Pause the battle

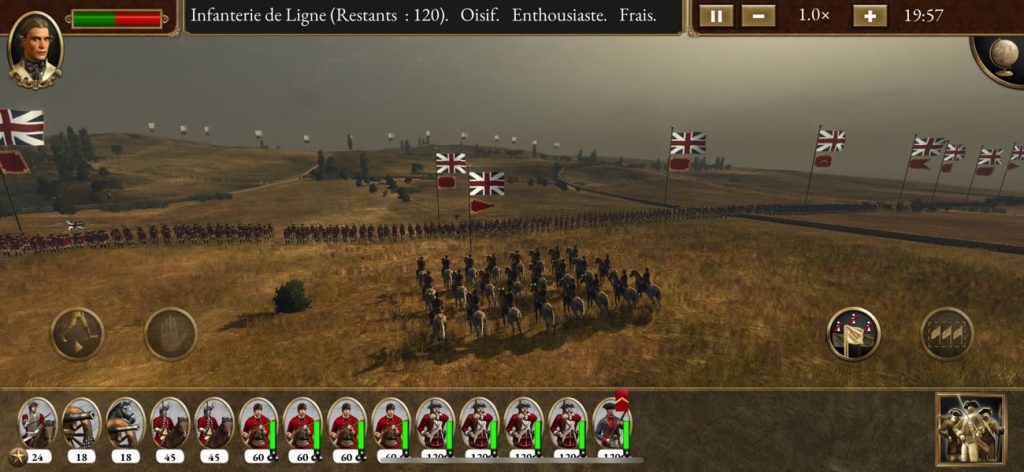716,16
